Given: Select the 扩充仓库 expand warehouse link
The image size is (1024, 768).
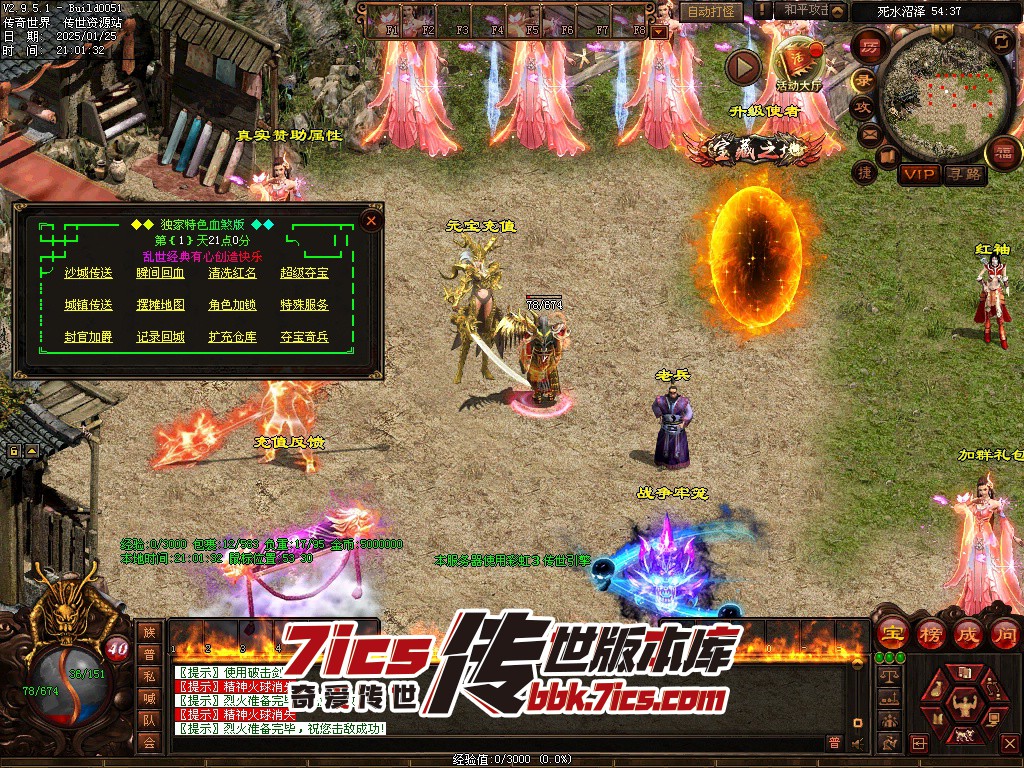Looking at the screenshot, I should tap(232, 337).
